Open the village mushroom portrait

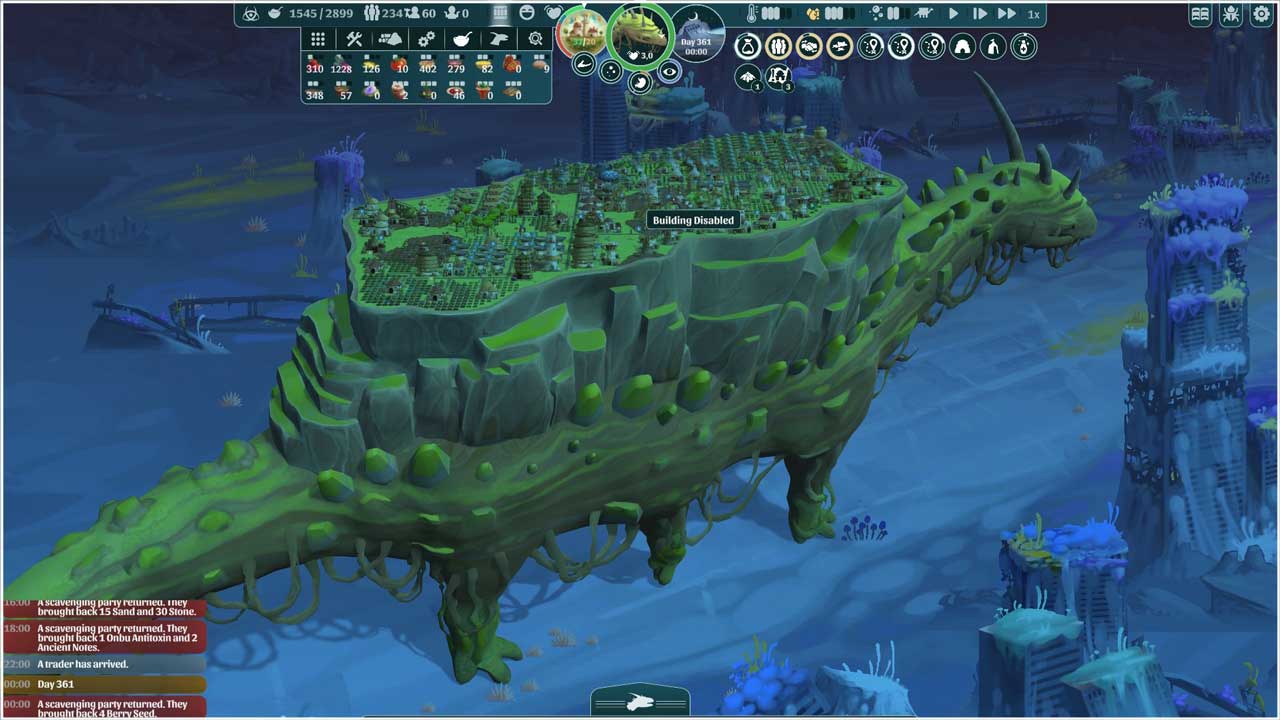[581, 32]
